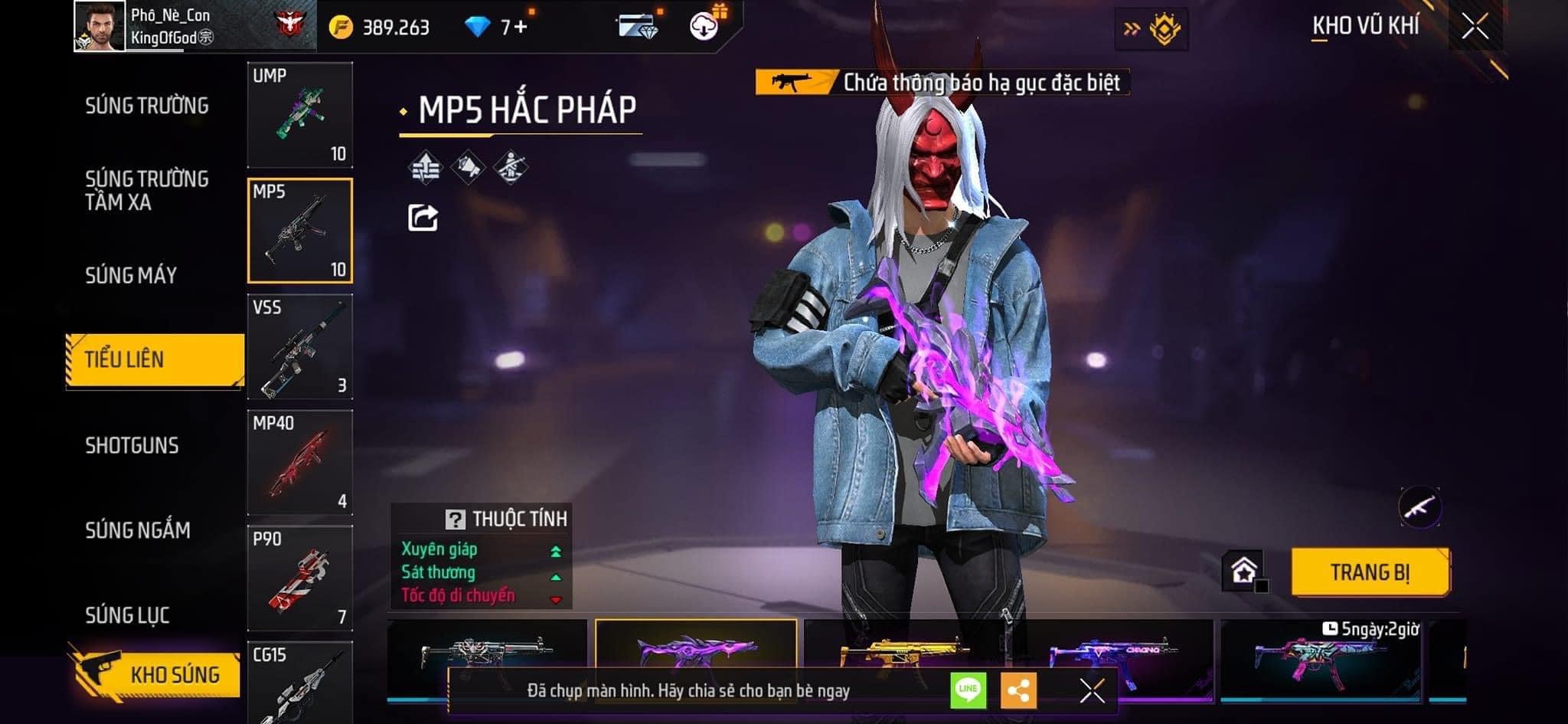1568x724 pixels.
Task: Select the UMP weapon tile
Action: pyautogui.click(x=300, y=115)
